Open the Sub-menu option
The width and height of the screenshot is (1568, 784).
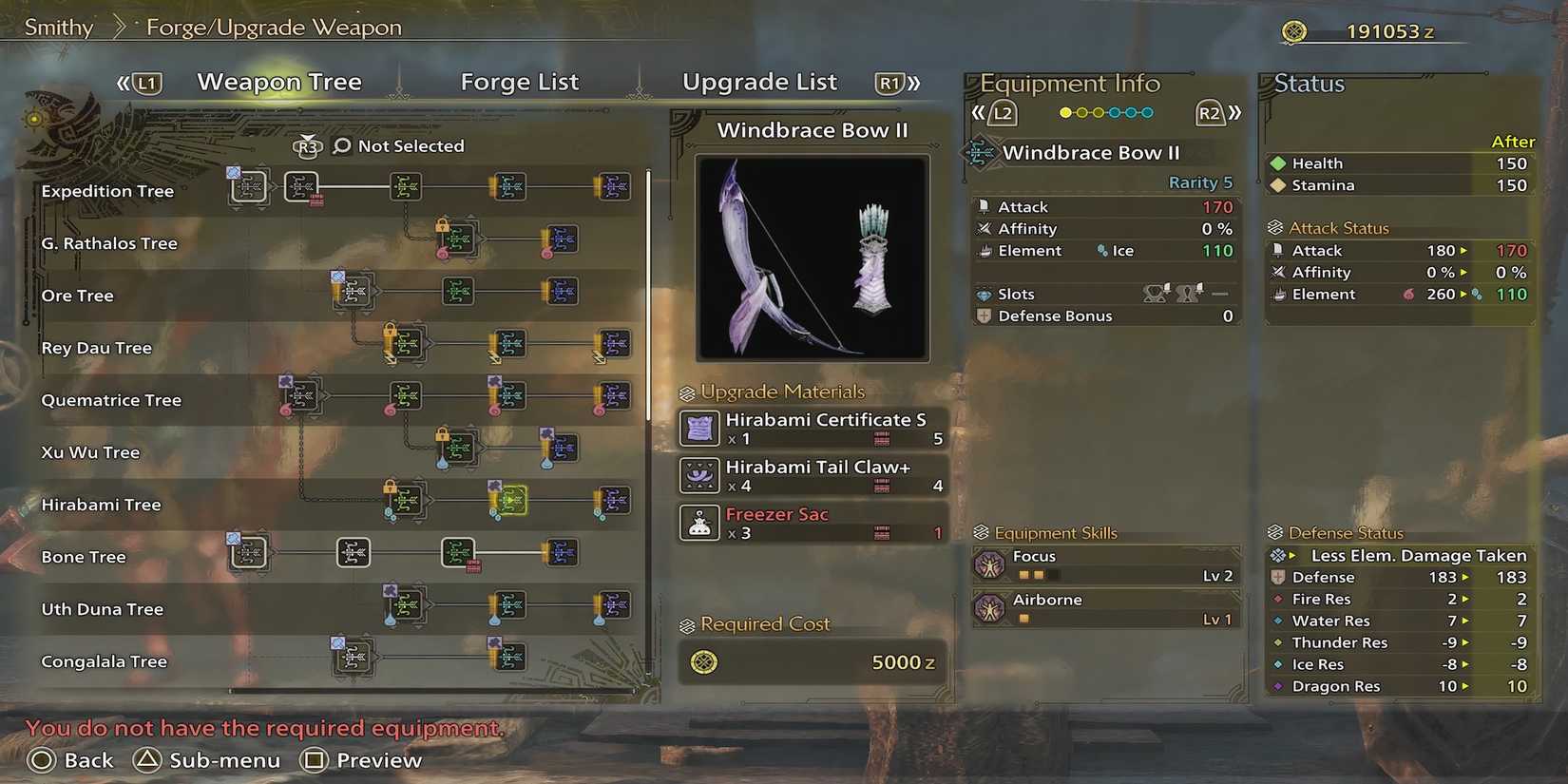223,759
